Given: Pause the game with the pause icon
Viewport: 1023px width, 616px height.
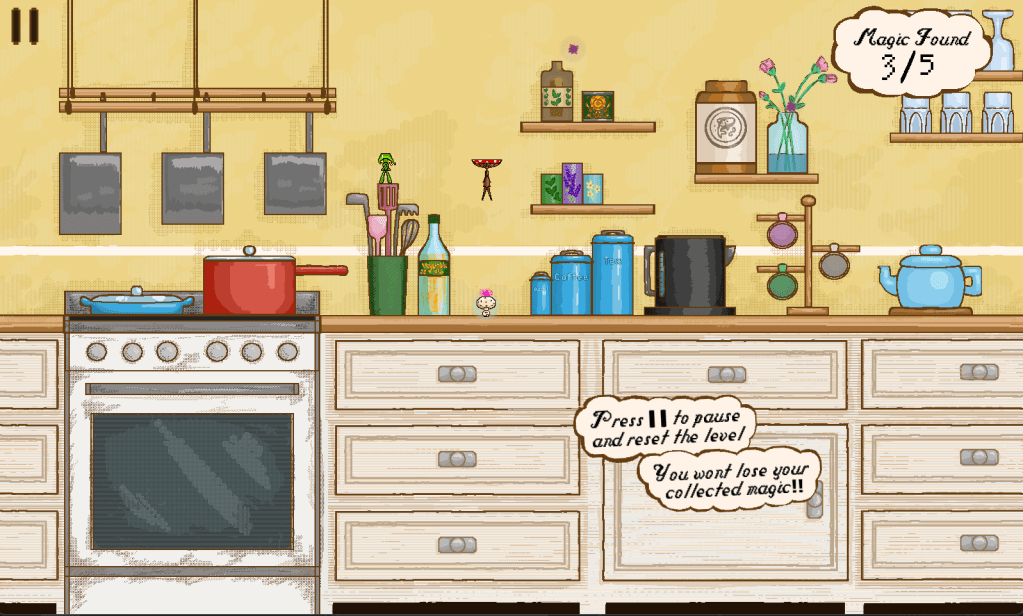Looking at the screenshot, I should pyautogui.click(x=25, y=27).
